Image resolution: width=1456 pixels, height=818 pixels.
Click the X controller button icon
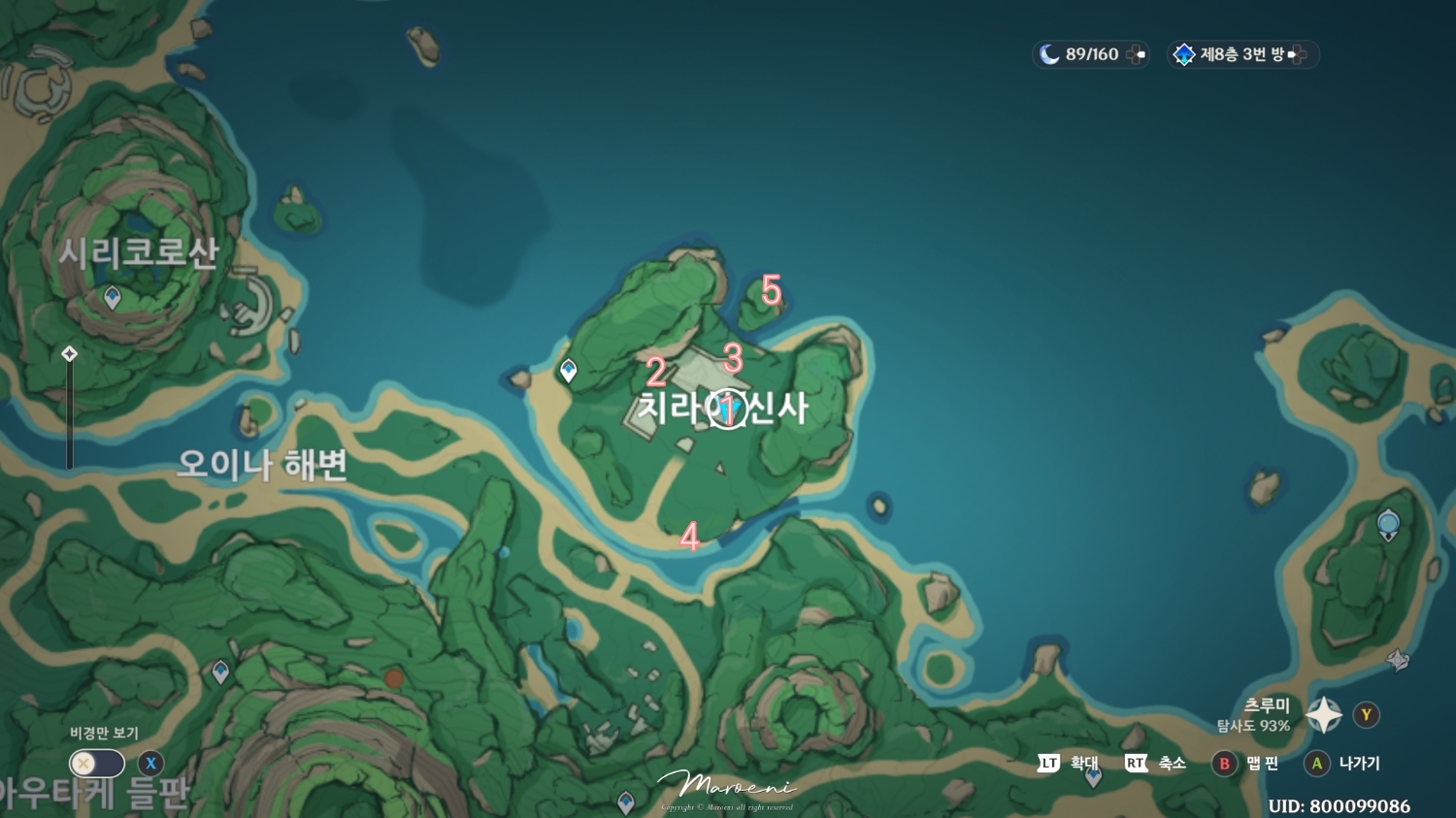tap(150, 765)
